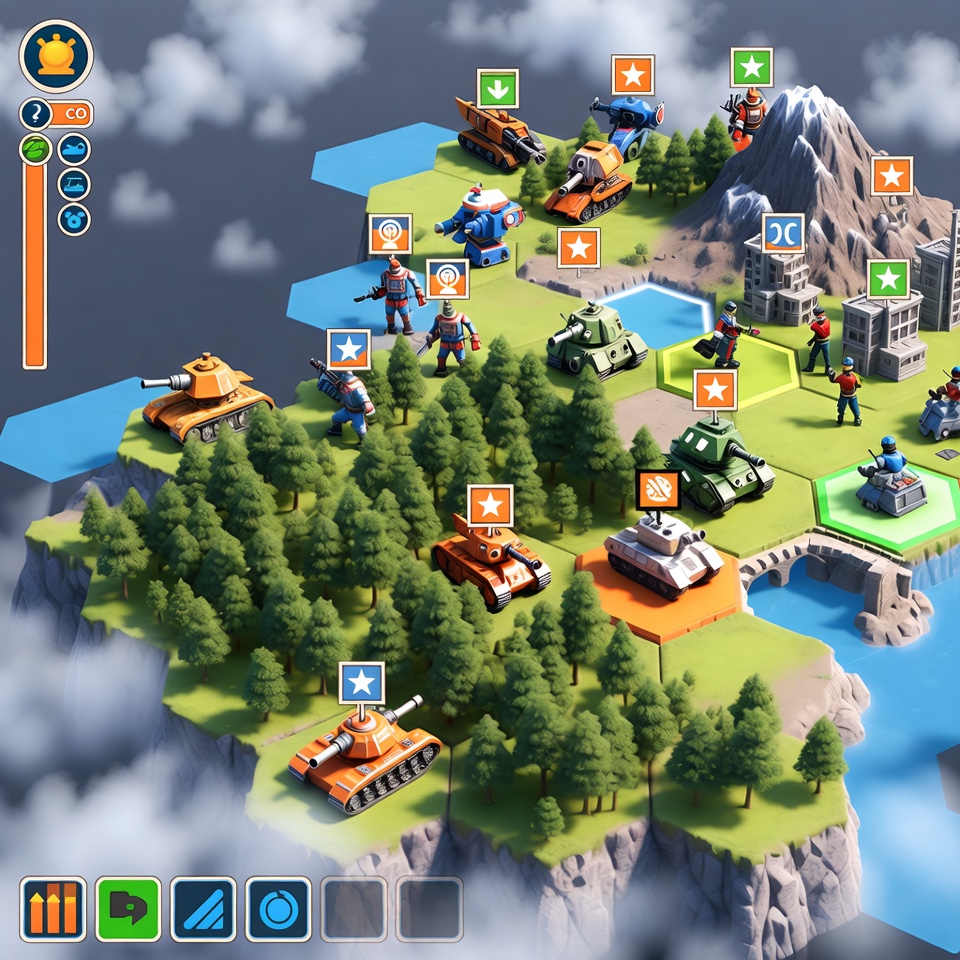The image size is (960, 960).
Task: Select the blue diagonal stripes toolbar button
Action: pyautogui.click(x=203, y=909)
